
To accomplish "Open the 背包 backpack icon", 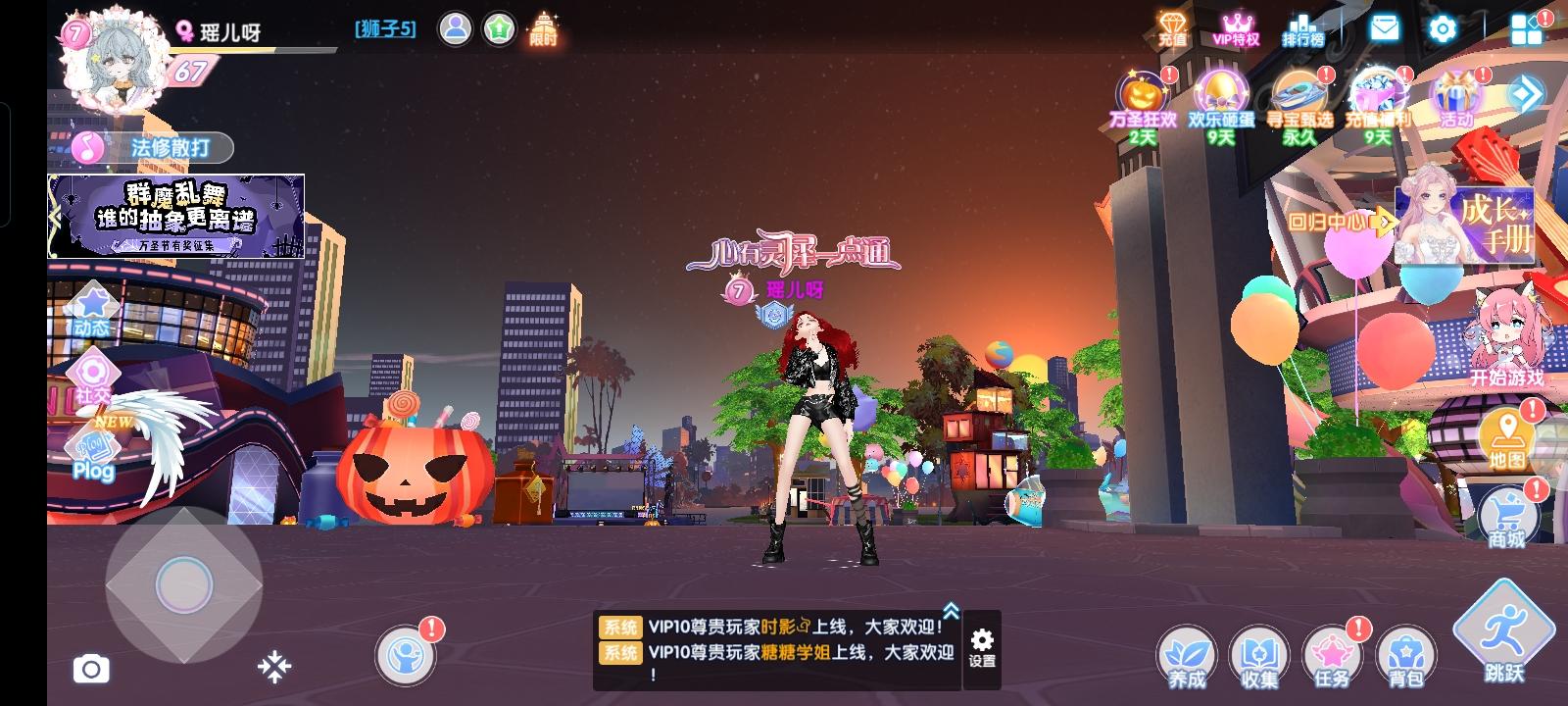I will click(x=1403, y=652).
